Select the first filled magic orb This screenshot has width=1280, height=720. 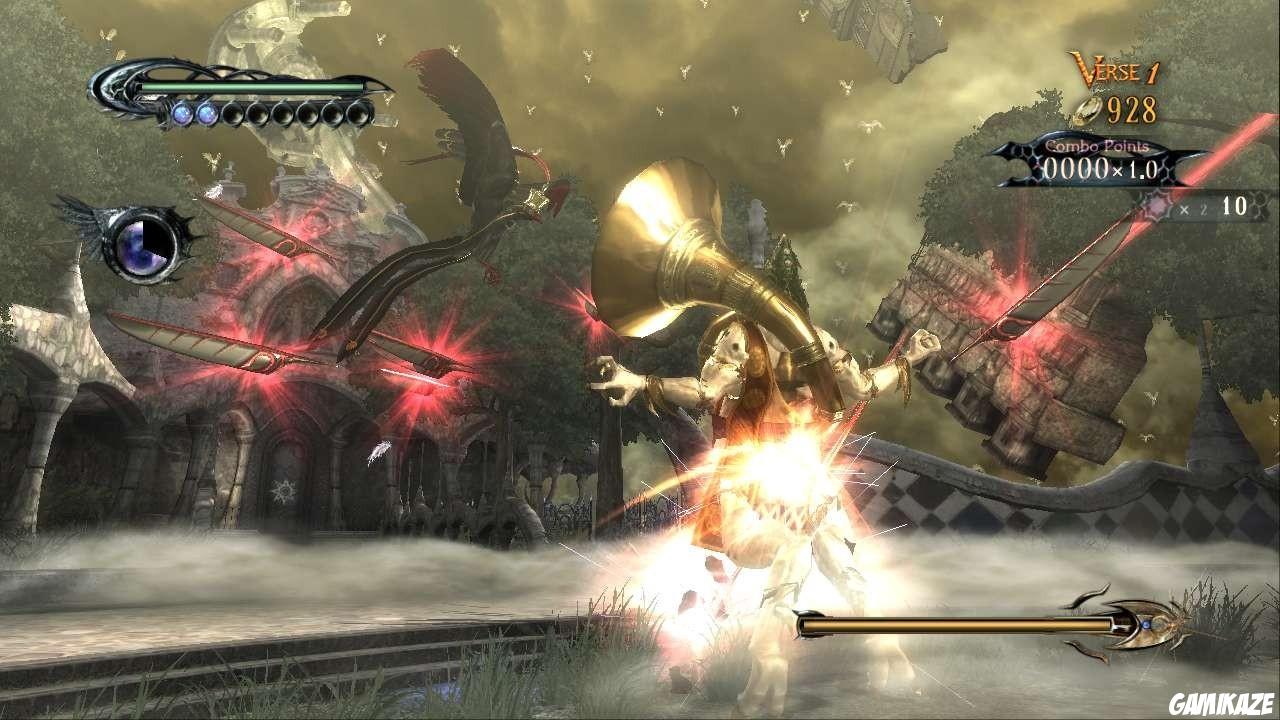(x=183, y=113)
